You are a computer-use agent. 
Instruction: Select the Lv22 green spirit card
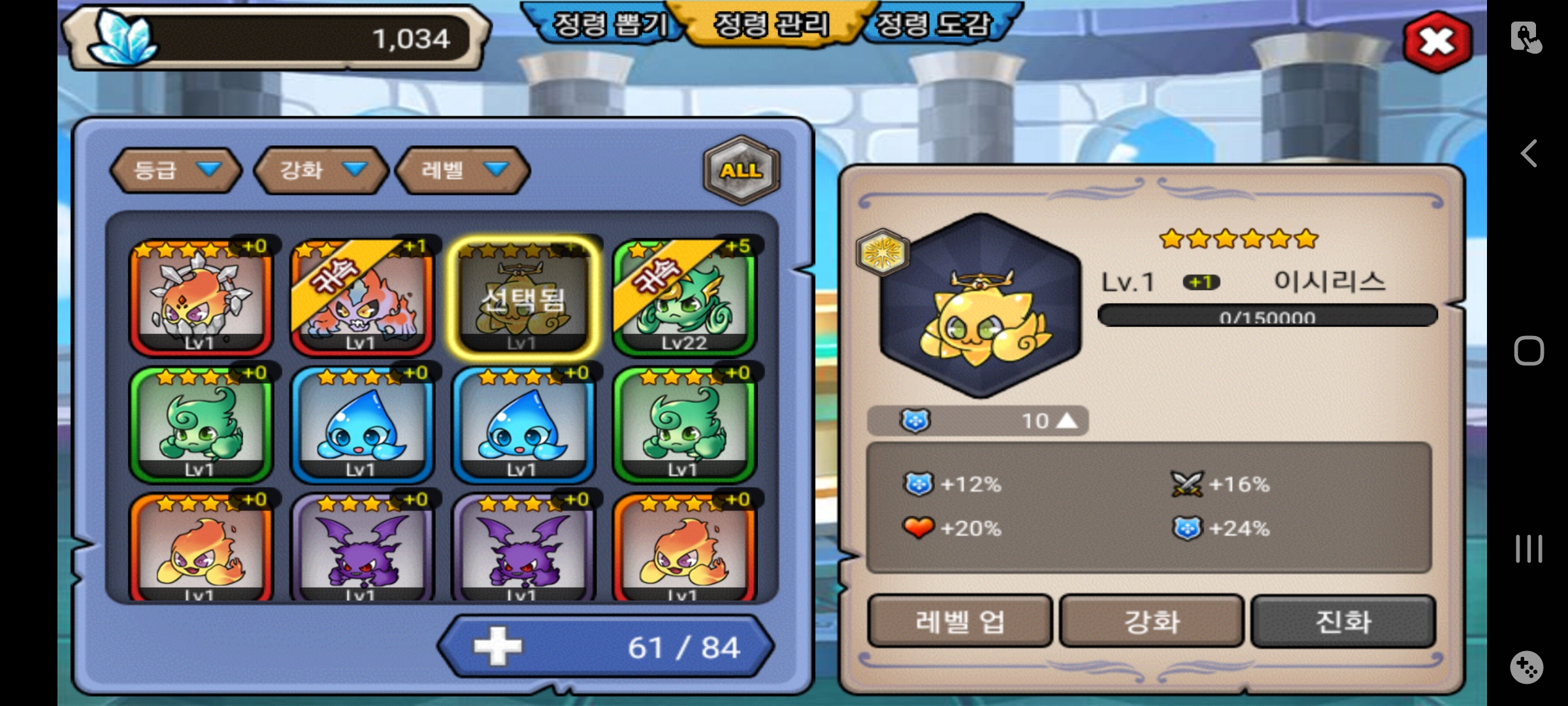684,297
